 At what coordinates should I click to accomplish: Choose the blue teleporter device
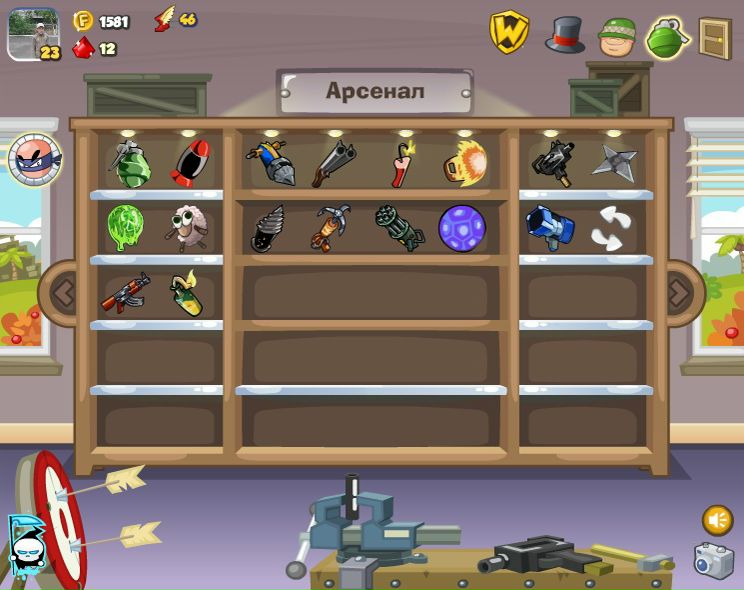[549, 228]
